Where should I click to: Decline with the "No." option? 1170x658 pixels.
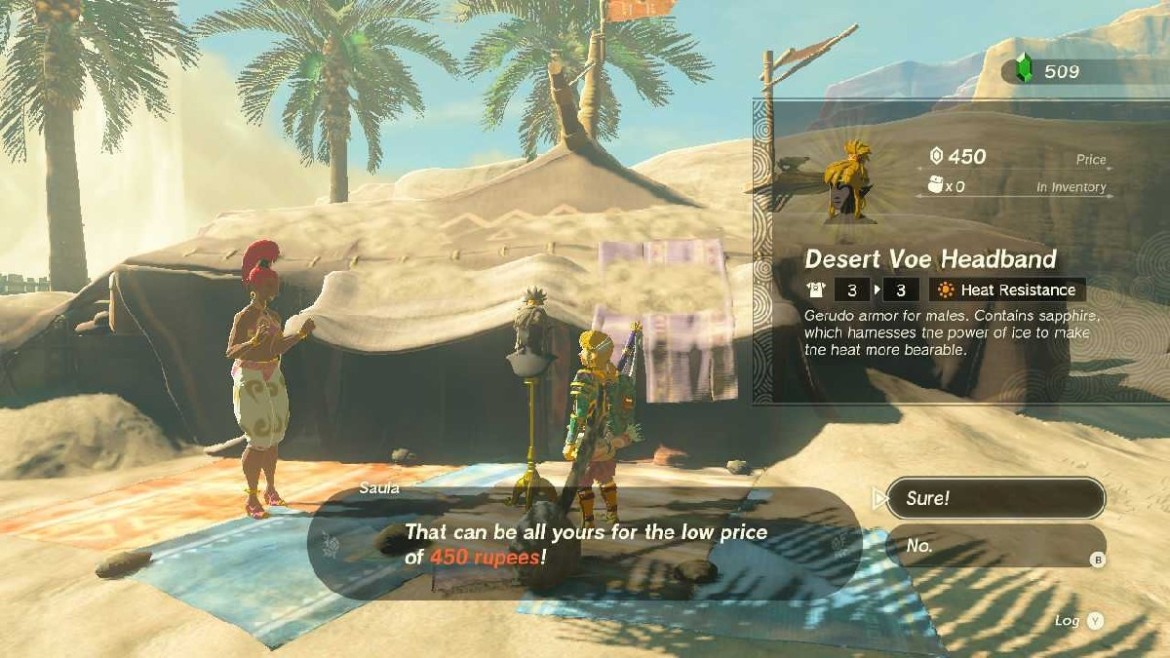pyautogui.click(x=995, y=545)
